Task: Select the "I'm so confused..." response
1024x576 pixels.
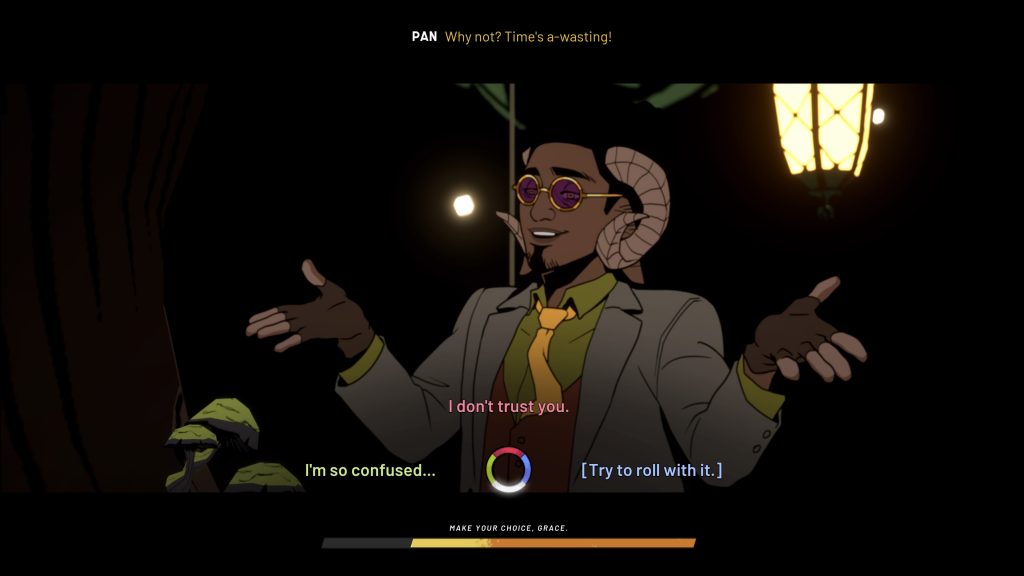Action: point(370,470)
